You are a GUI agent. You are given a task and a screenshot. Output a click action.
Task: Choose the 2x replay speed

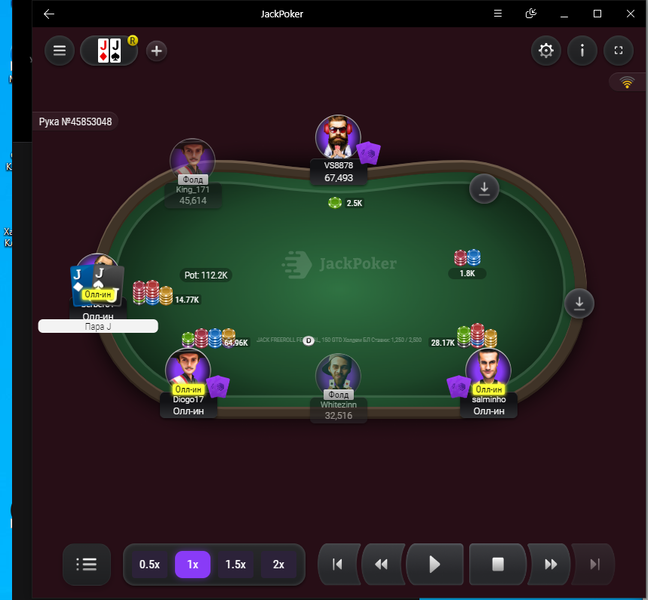(x=279, y=564)
